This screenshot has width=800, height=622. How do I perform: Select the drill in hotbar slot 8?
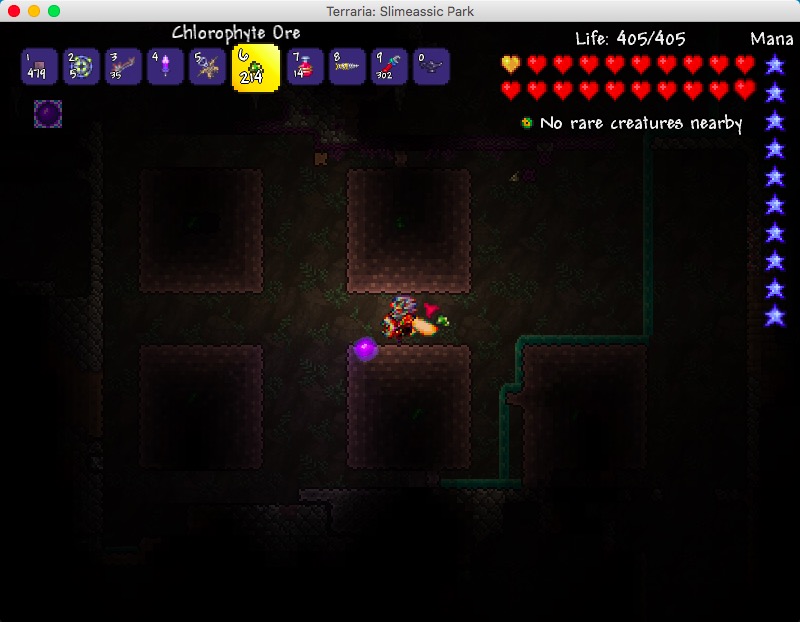tap(346, 67)
